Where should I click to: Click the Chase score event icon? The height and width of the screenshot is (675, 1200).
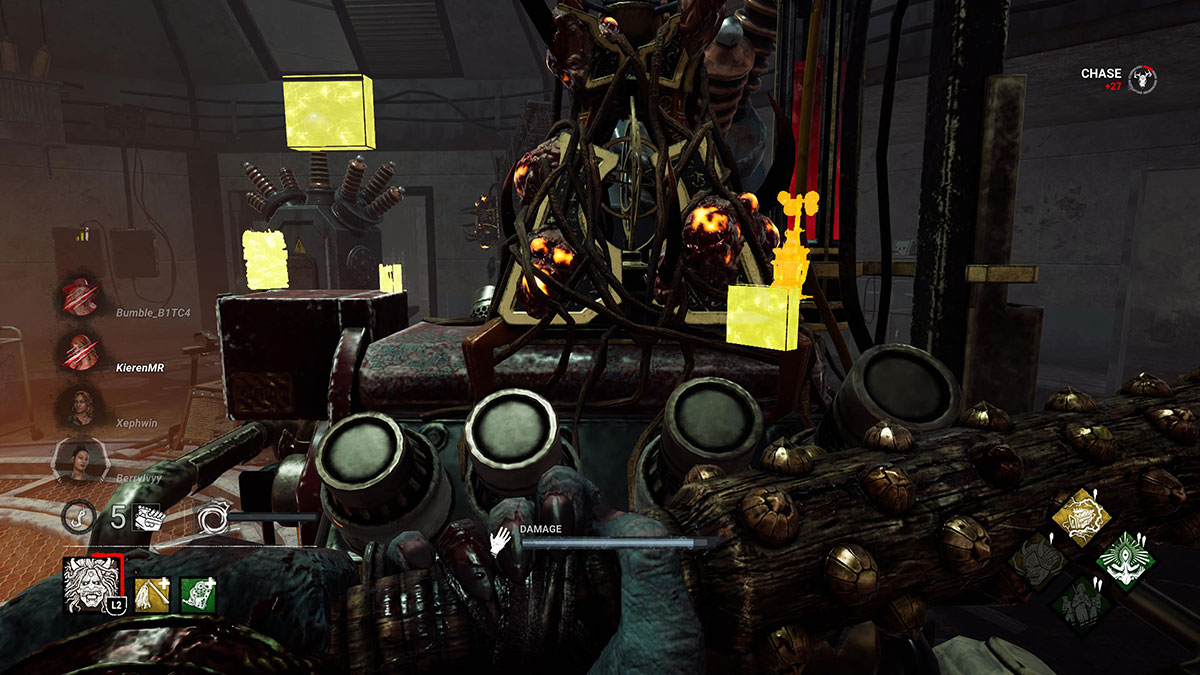tap(1142, 79)
